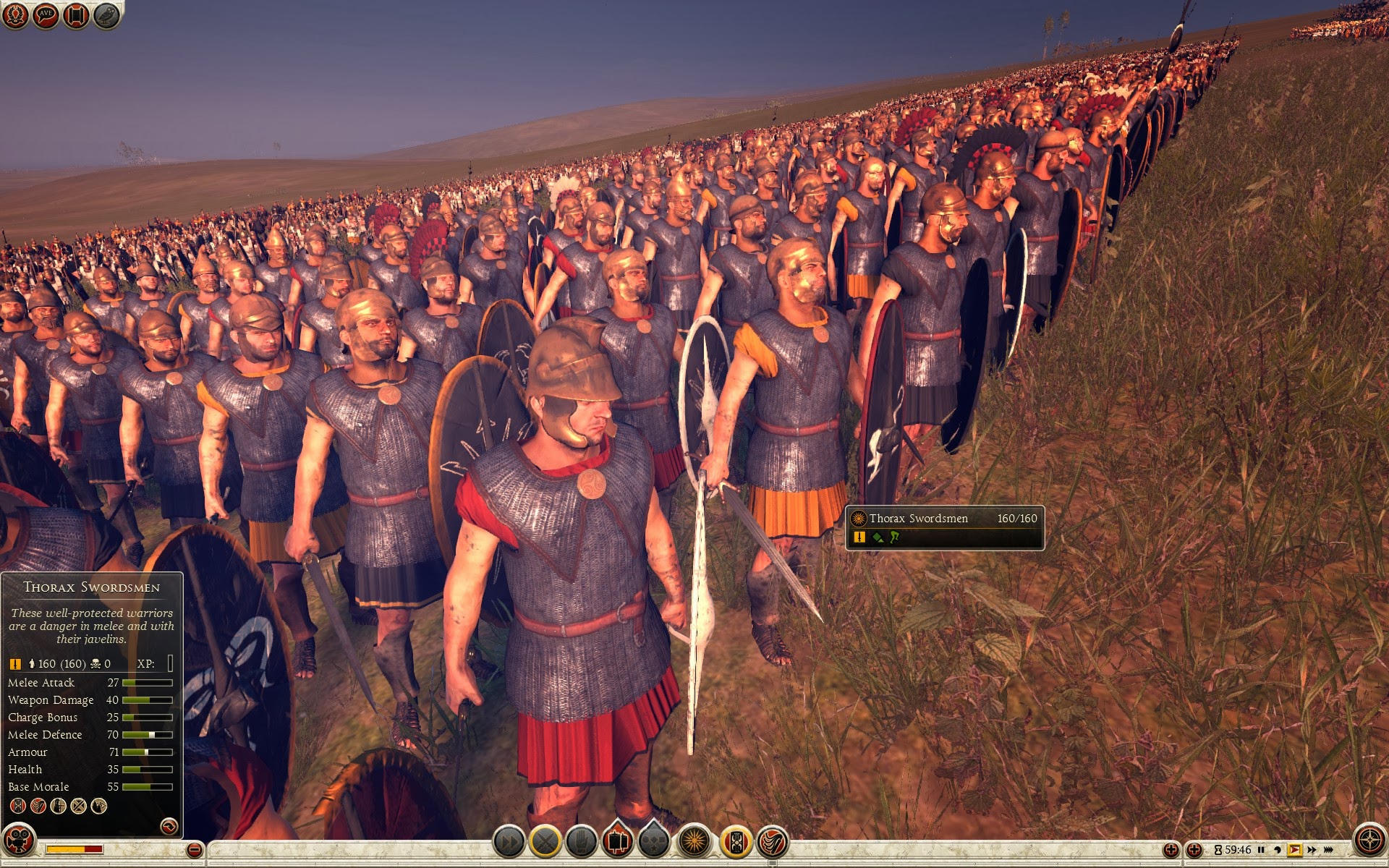Open the laurel wreath menu button
Image resolution: width=1389 pixels, height=868 pixels.
(x=15, y=15)
